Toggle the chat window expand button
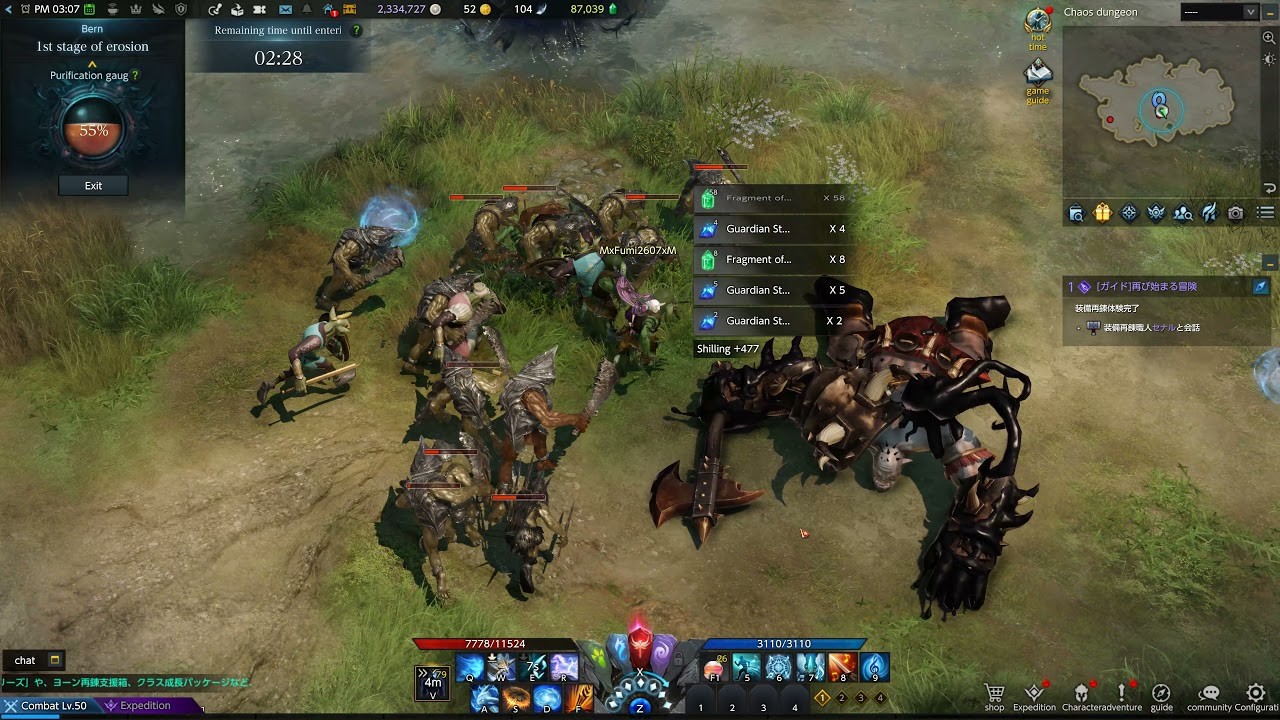1280x720 pixels. [x=55, y=660]
